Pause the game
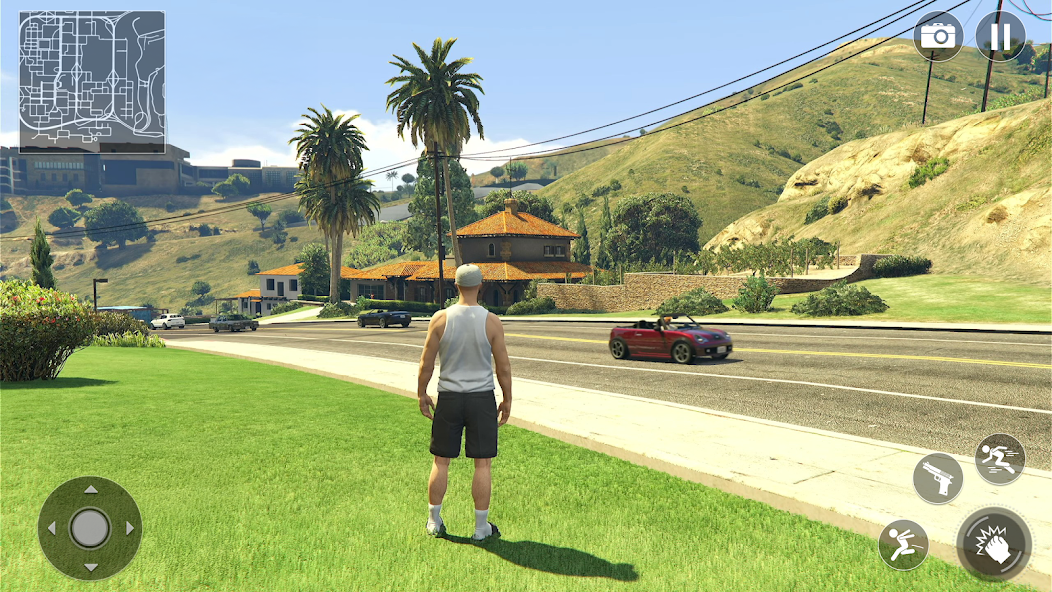This screenshot has width=1052, height=592. (x=1000, y=37)
